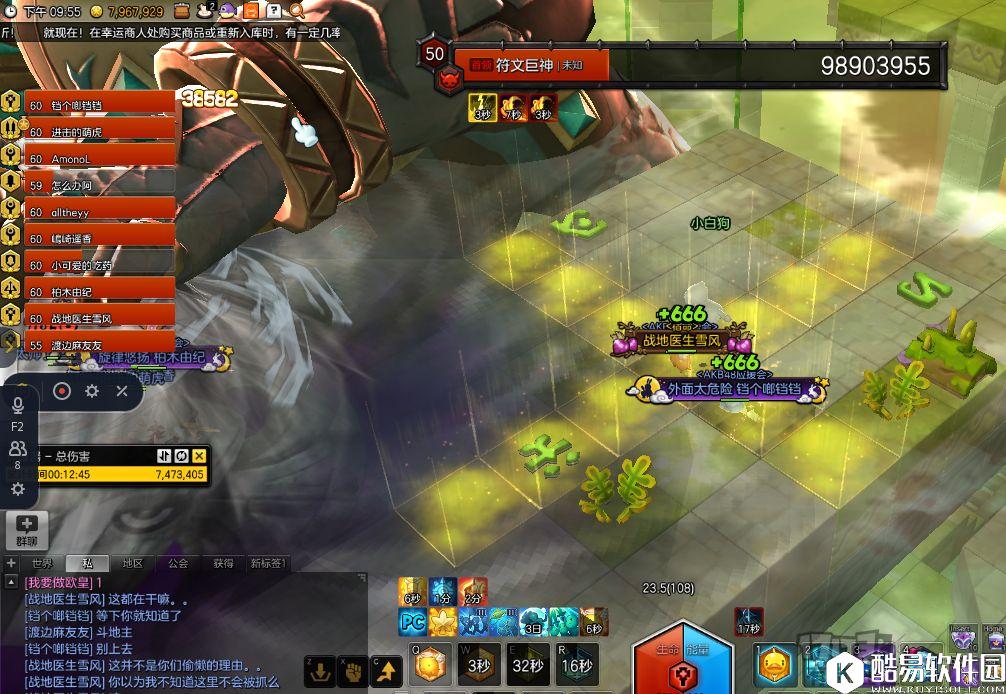Start recording with the red record button
Image resolution: width=1006 pixels, height=694 pixels.
point(61,391)
